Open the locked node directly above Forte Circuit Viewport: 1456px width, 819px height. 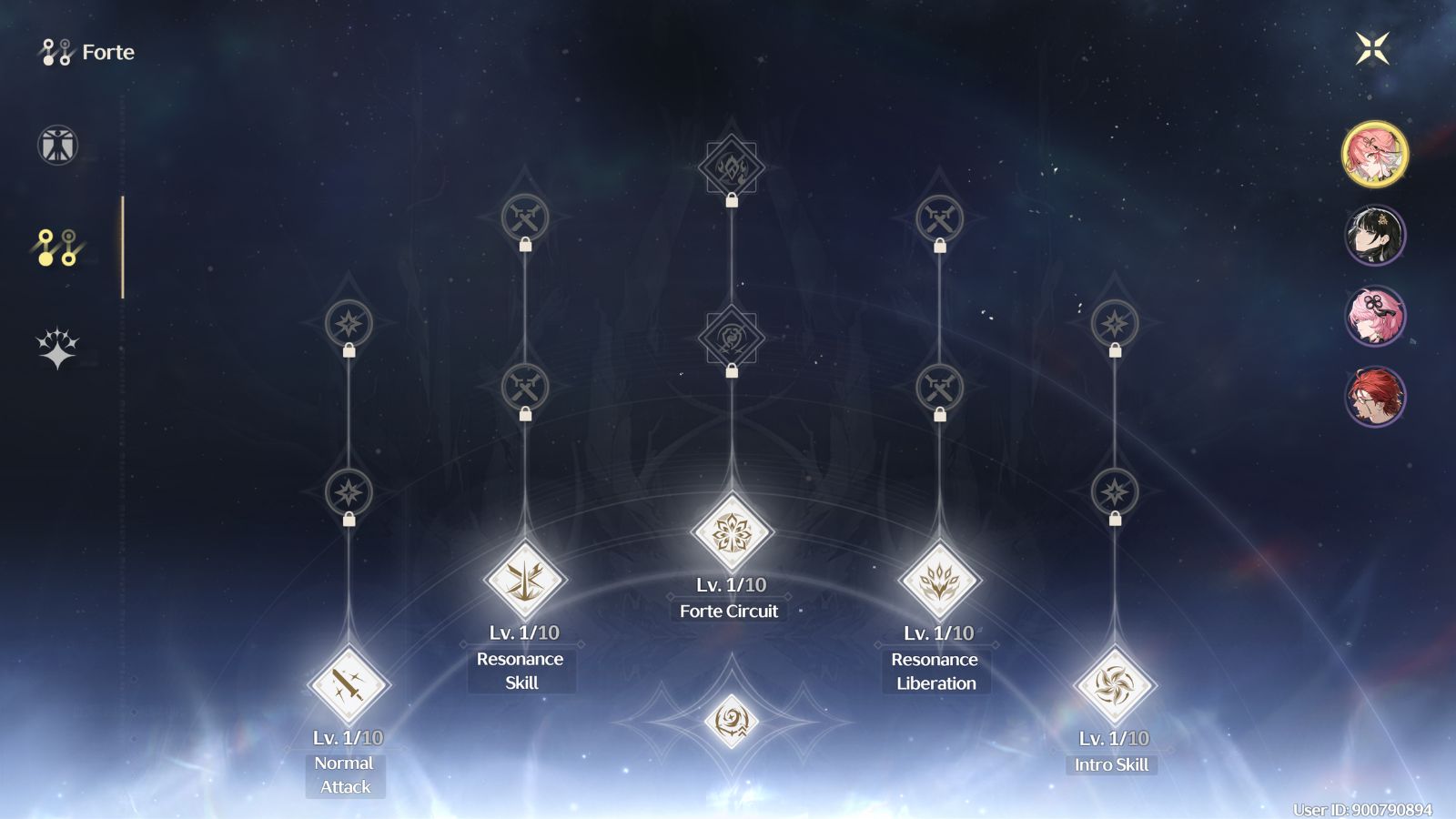[731, 337]
